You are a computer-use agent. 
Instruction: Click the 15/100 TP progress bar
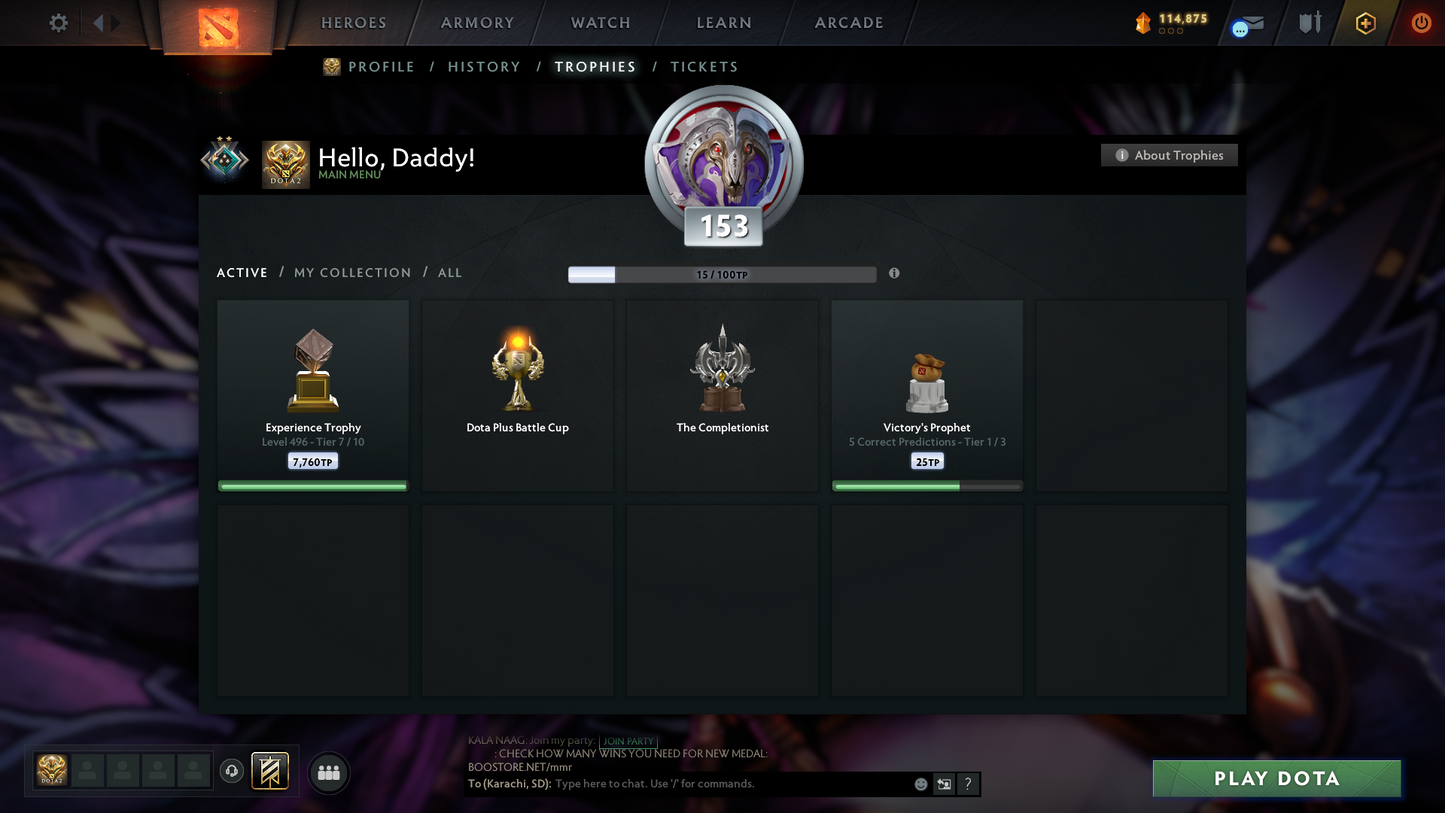[x=722, y=273]
